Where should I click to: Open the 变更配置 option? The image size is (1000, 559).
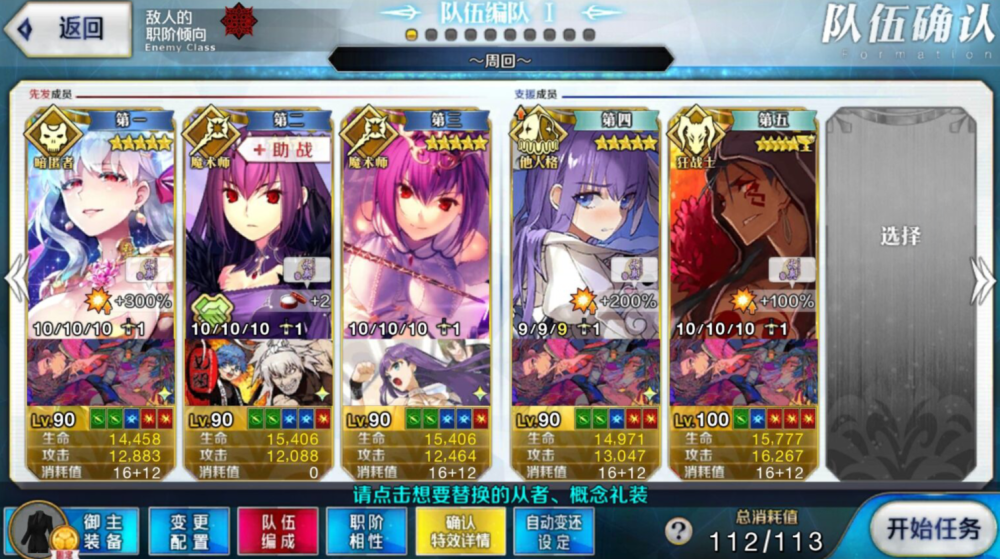[x=188, y=530]
